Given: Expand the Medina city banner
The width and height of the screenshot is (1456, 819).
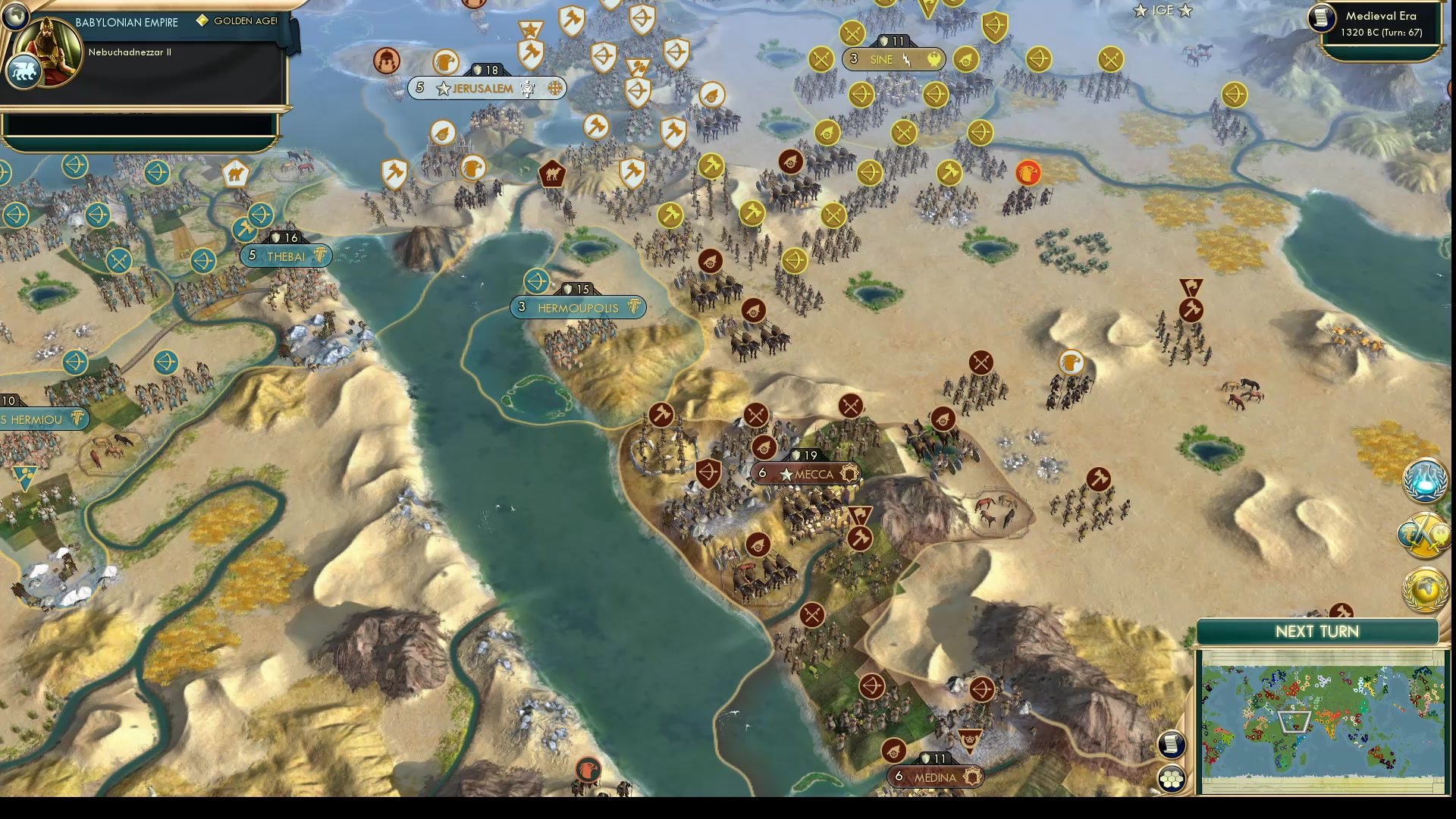Looking at the screenshot, I should (x=934, y=777).
